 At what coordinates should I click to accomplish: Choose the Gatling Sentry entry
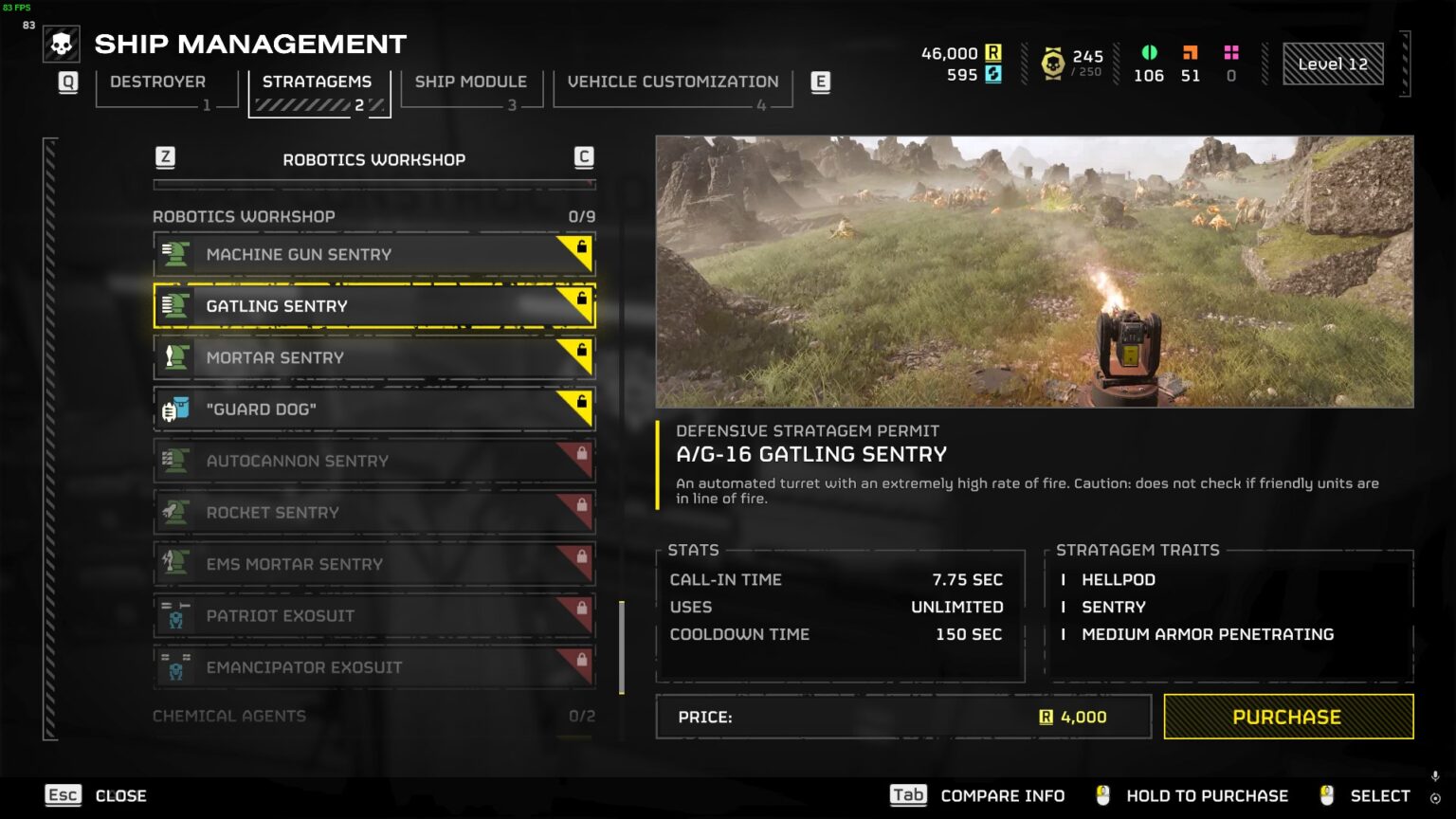coord(373,306)
